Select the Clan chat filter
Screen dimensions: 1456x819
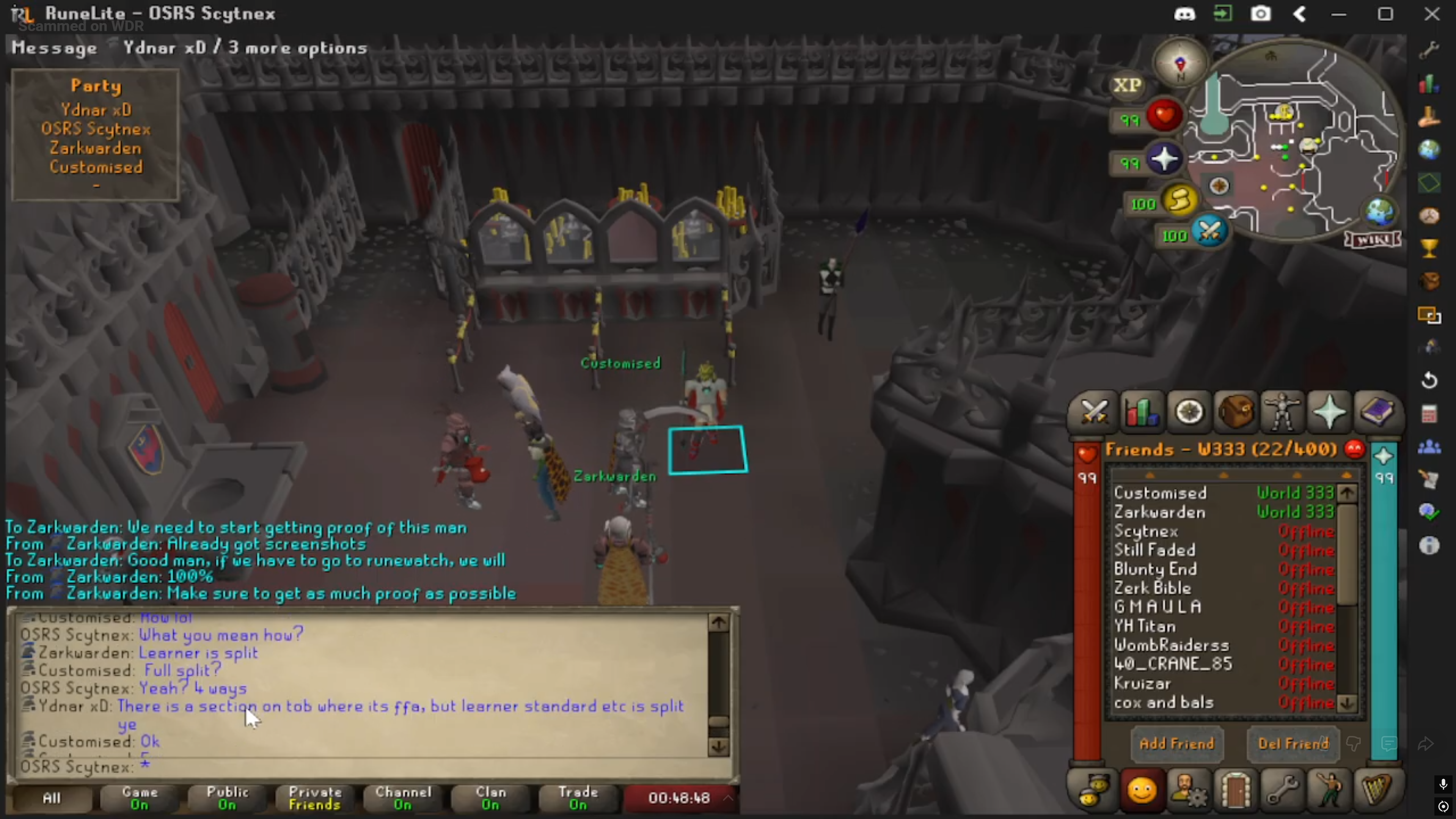(490, 798)
